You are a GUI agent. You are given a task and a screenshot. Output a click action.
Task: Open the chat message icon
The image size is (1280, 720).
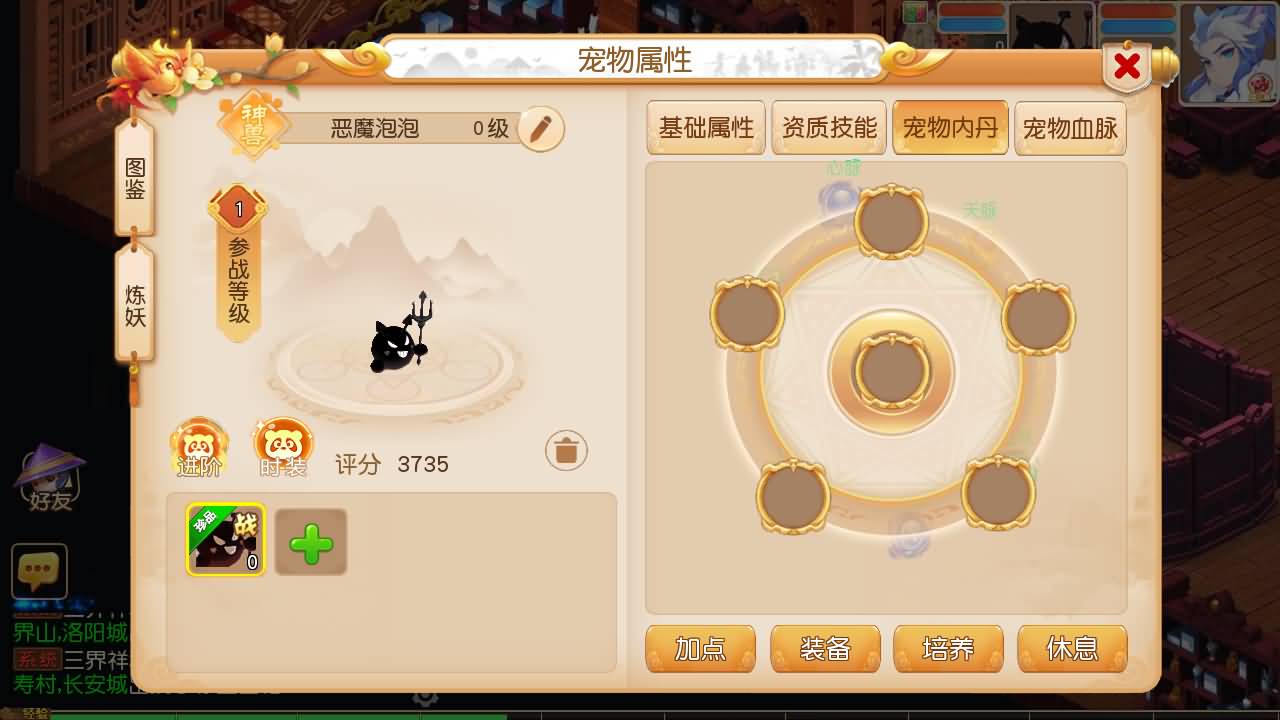pos(38,572)
